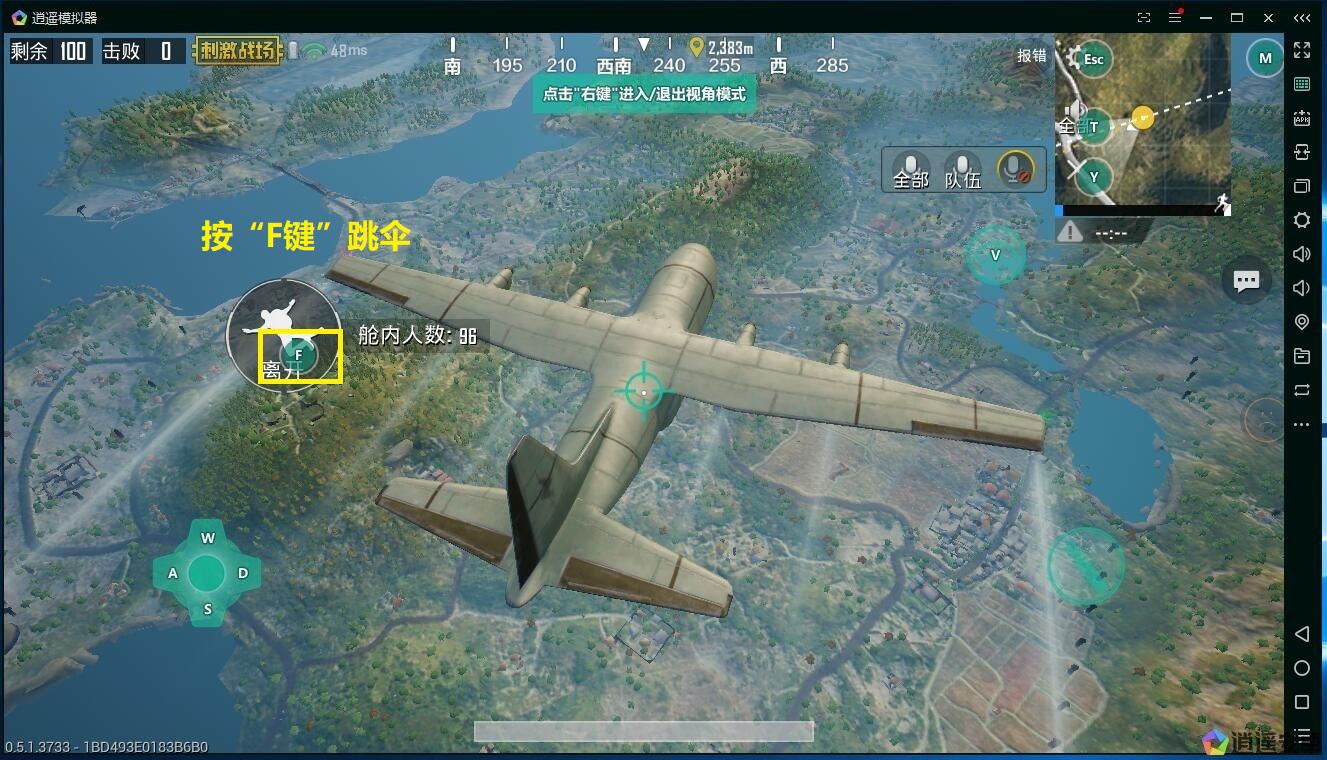Screen dimensions: 1327x760
Task: Close the emulator window
Action: pos(1269,17)
